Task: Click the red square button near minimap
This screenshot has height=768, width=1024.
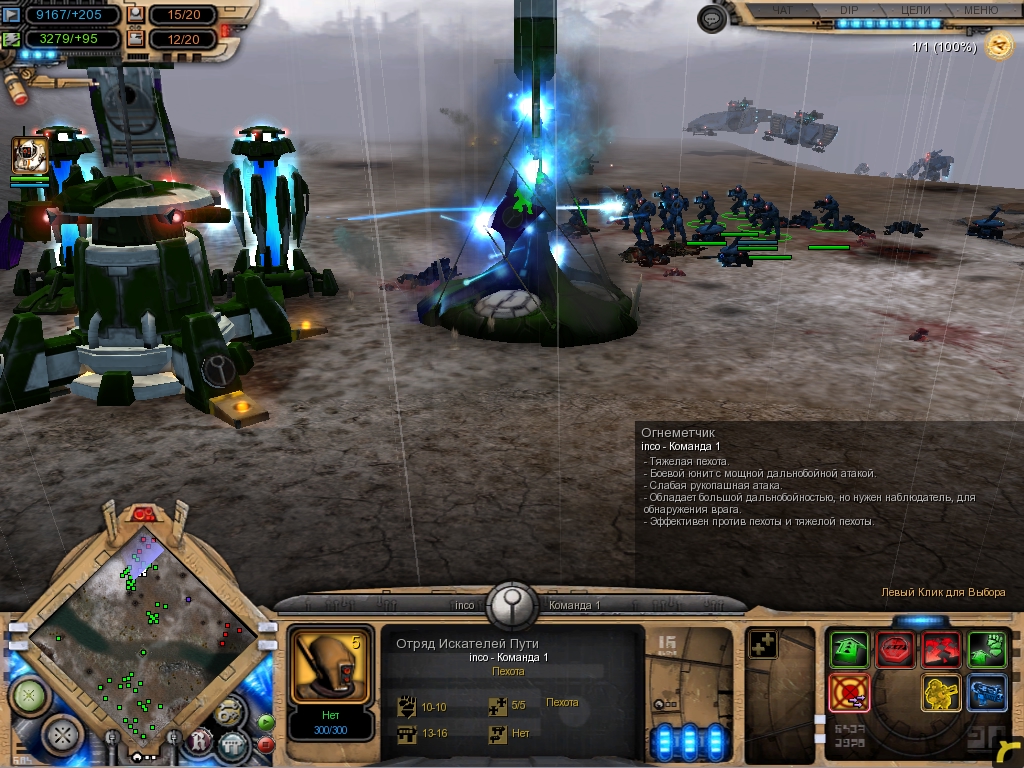Action: (x=266, y=744)
